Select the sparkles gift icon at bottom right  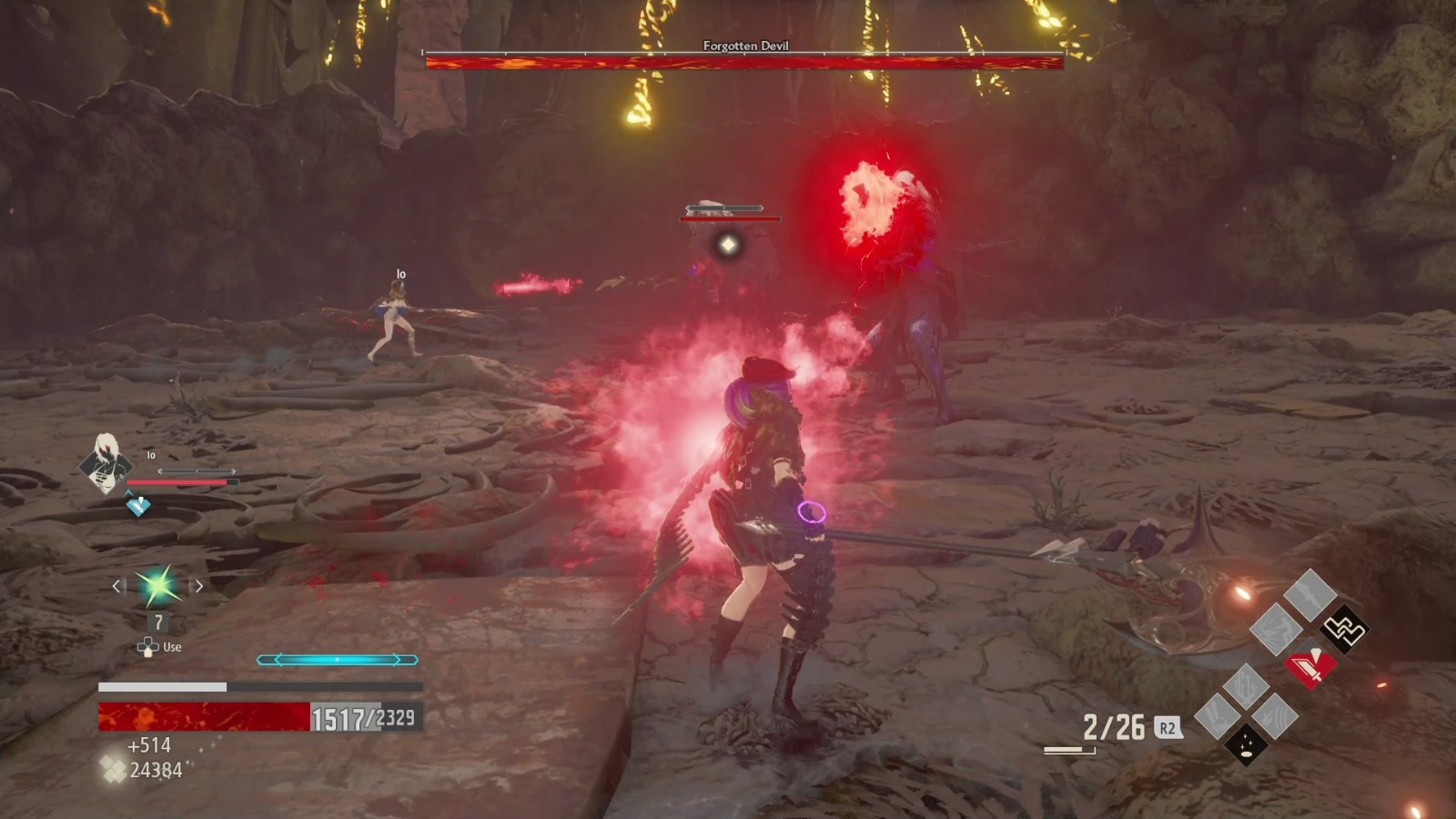pyautogui.click(x=1246, y=745)
